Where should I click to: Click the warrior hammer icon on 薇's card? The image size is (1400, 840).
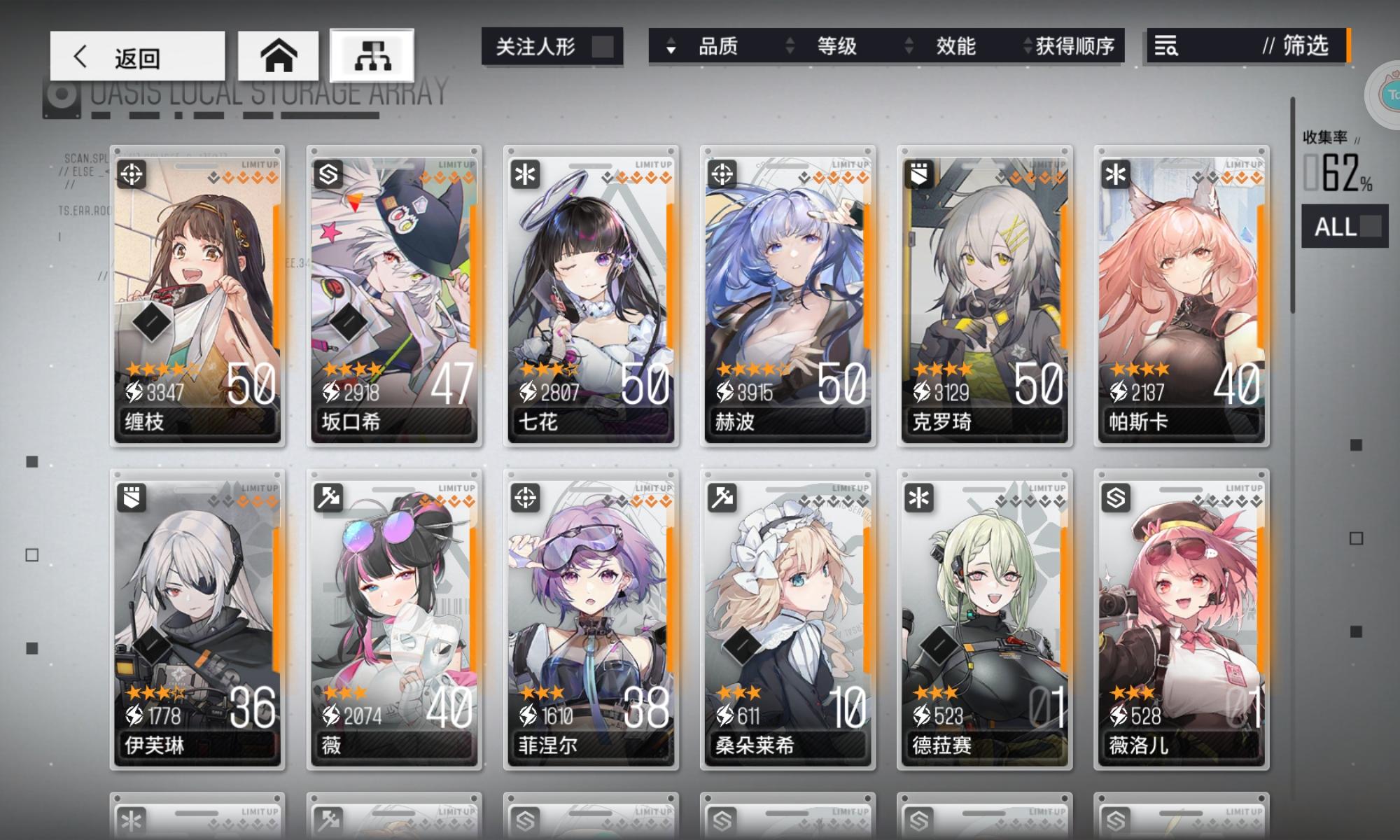328,497
